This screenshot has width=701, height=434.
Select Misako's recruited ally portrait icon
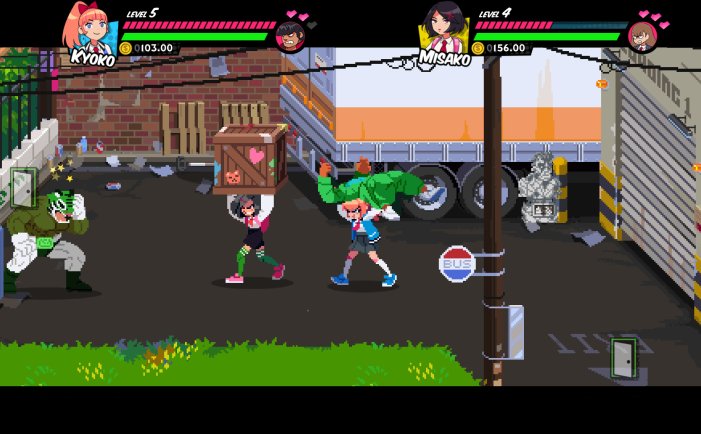642,36
